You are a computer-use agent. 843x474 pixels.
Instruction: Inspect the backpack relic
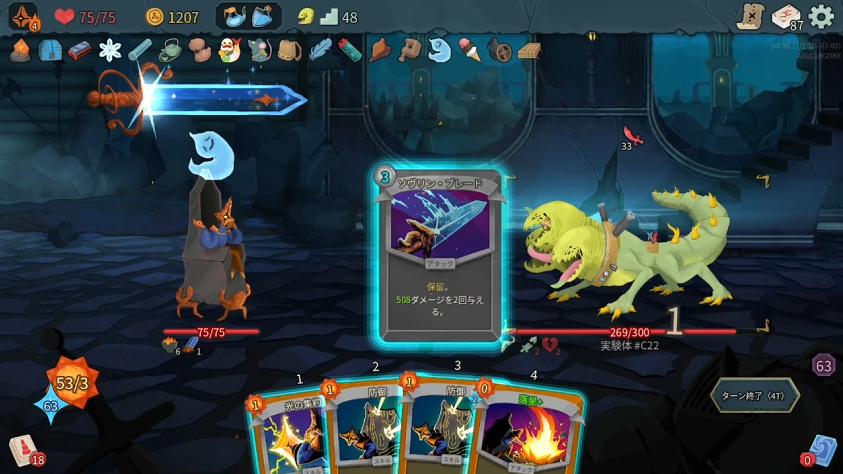[x=290, y=50]
